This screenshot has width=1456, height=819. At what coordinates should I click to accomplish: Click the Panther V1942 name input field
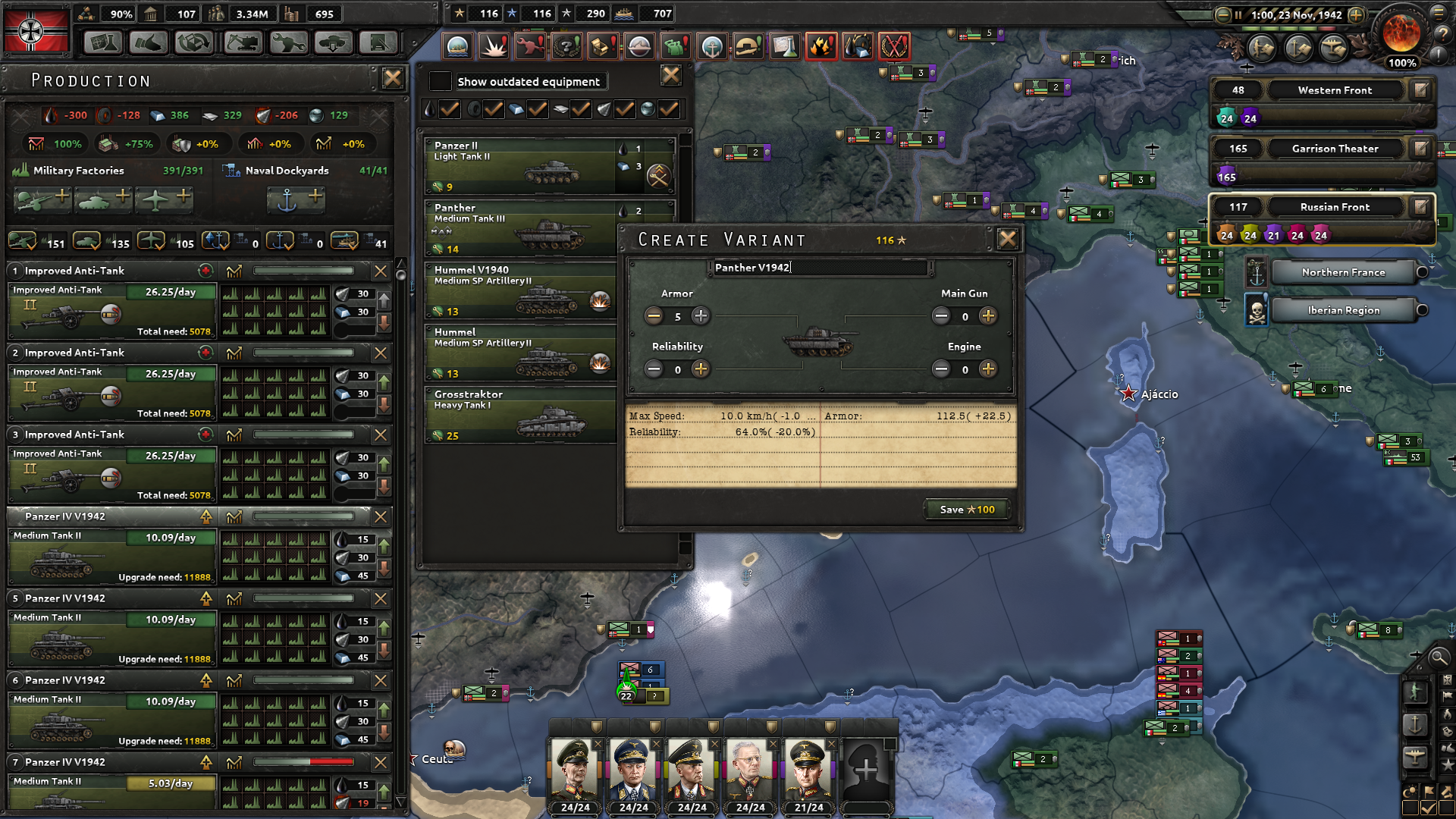[821, 268]
